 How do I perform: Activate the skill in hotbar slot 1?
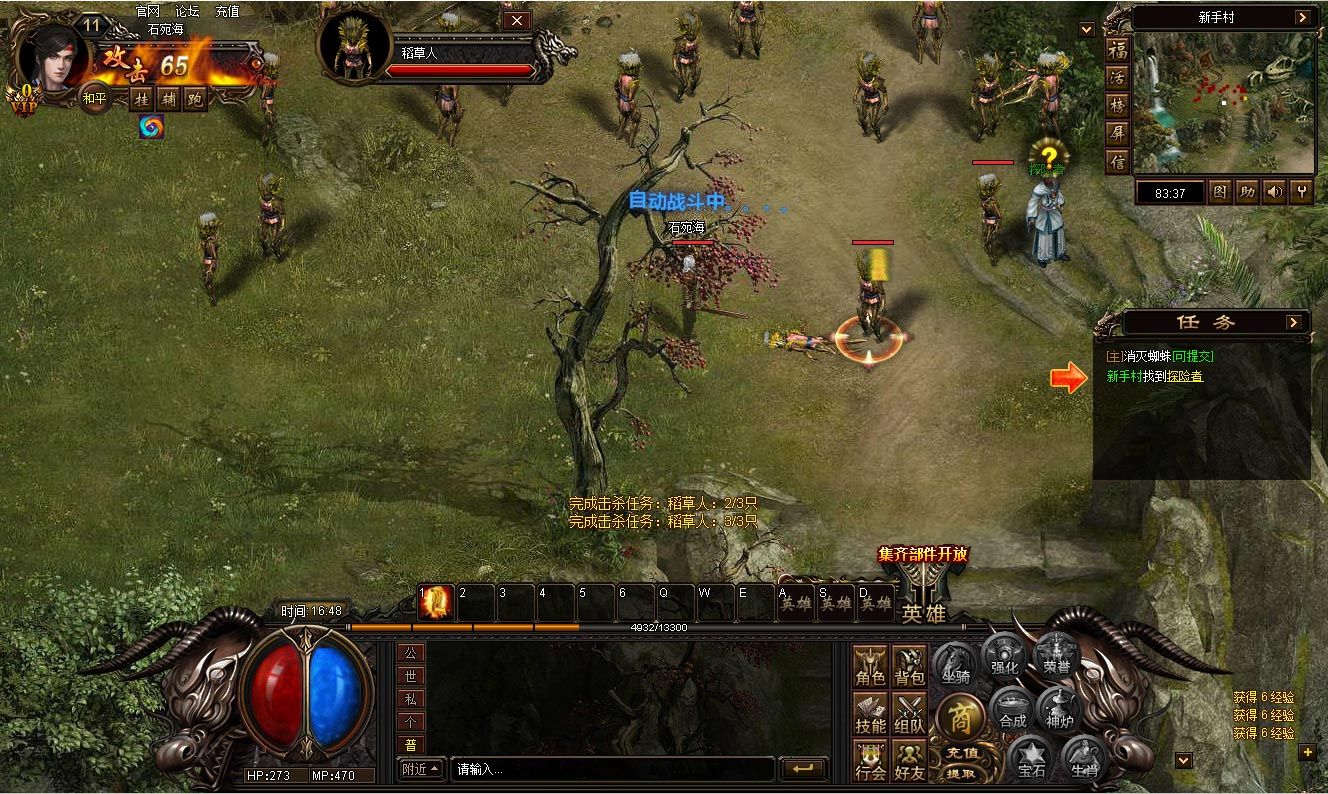point(436,603)
